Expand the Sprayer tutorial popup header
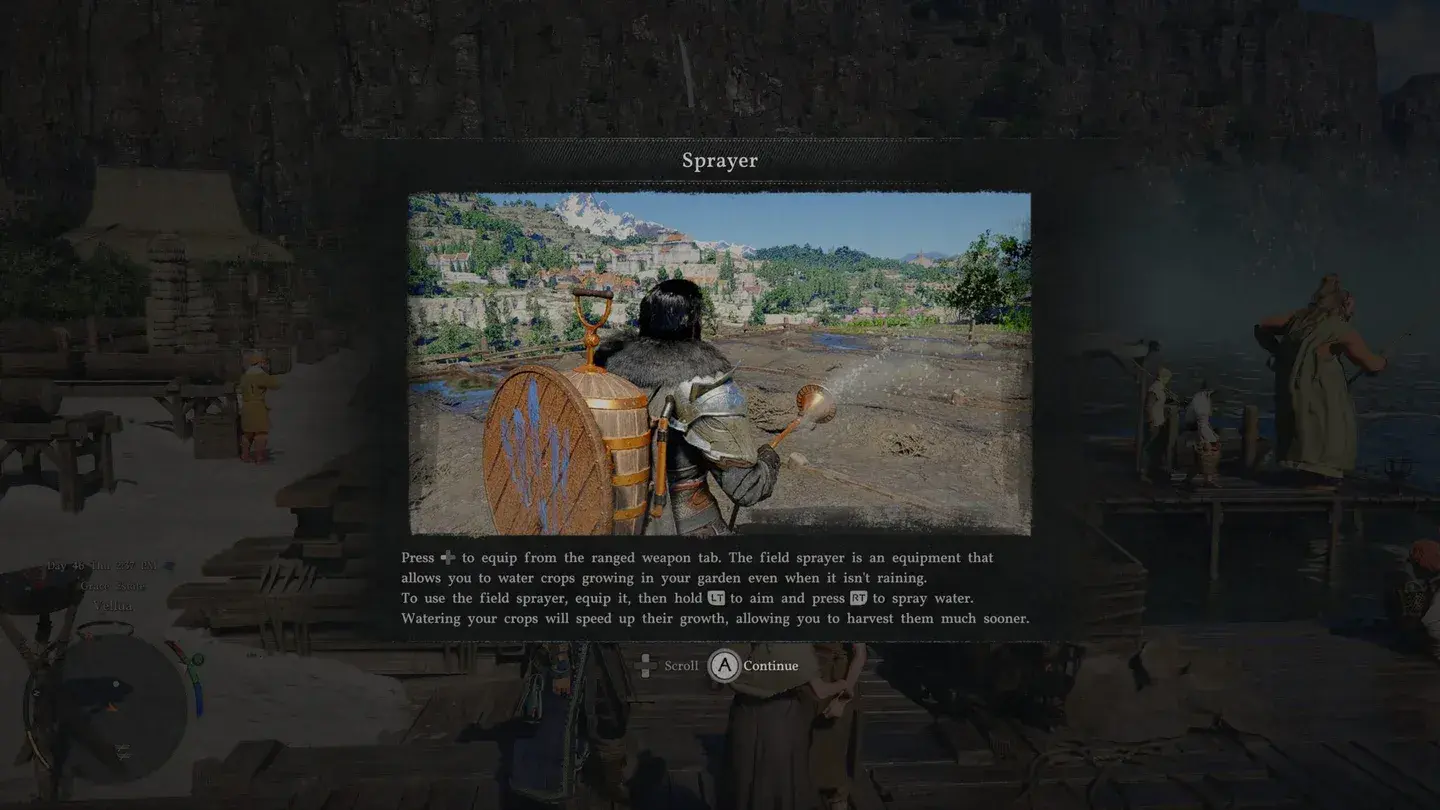The height and width of the screenshot is (810, 1440). (719, 160)
